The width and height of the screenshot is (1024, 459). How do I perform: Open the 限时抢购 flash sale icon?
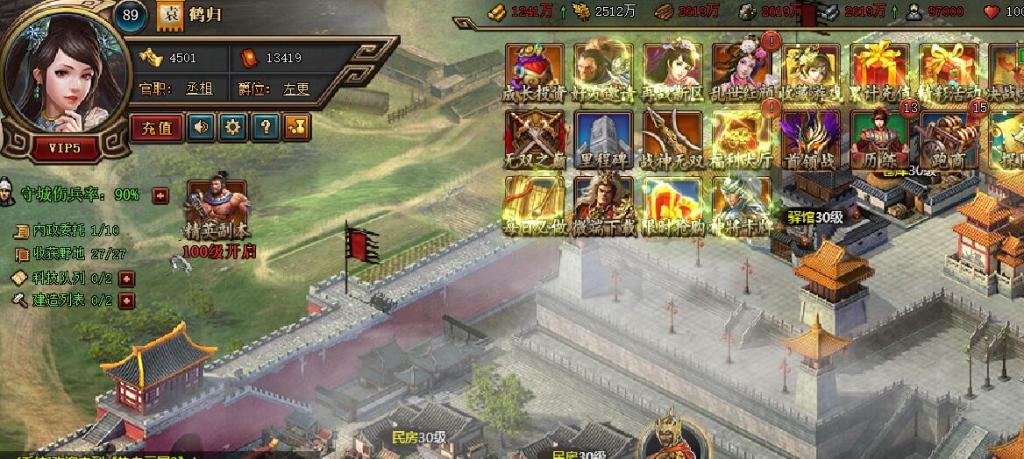click(x=672, y=203)
